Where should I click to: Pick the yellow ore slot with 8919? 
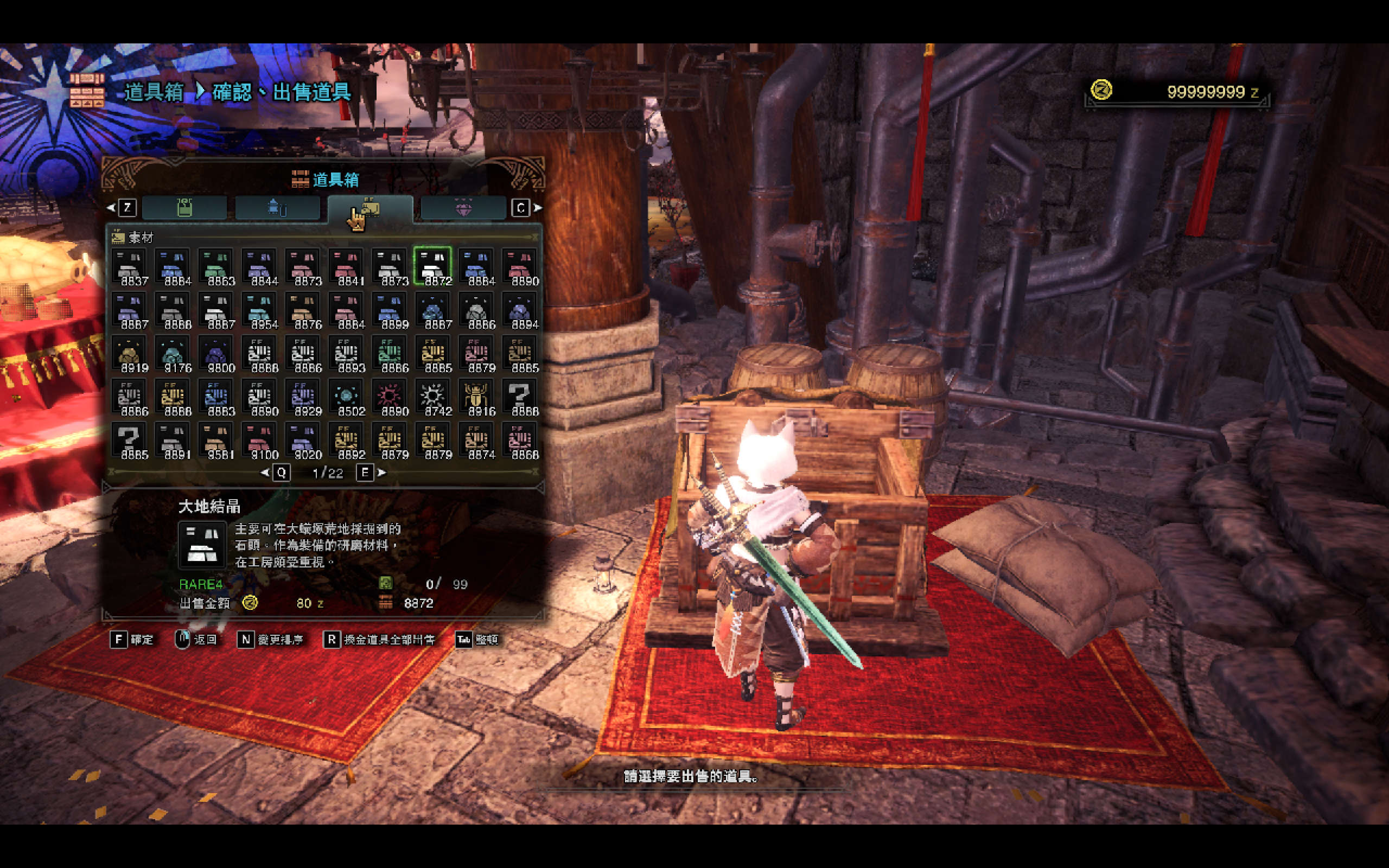pyautogui.click(x=129, y=354)
